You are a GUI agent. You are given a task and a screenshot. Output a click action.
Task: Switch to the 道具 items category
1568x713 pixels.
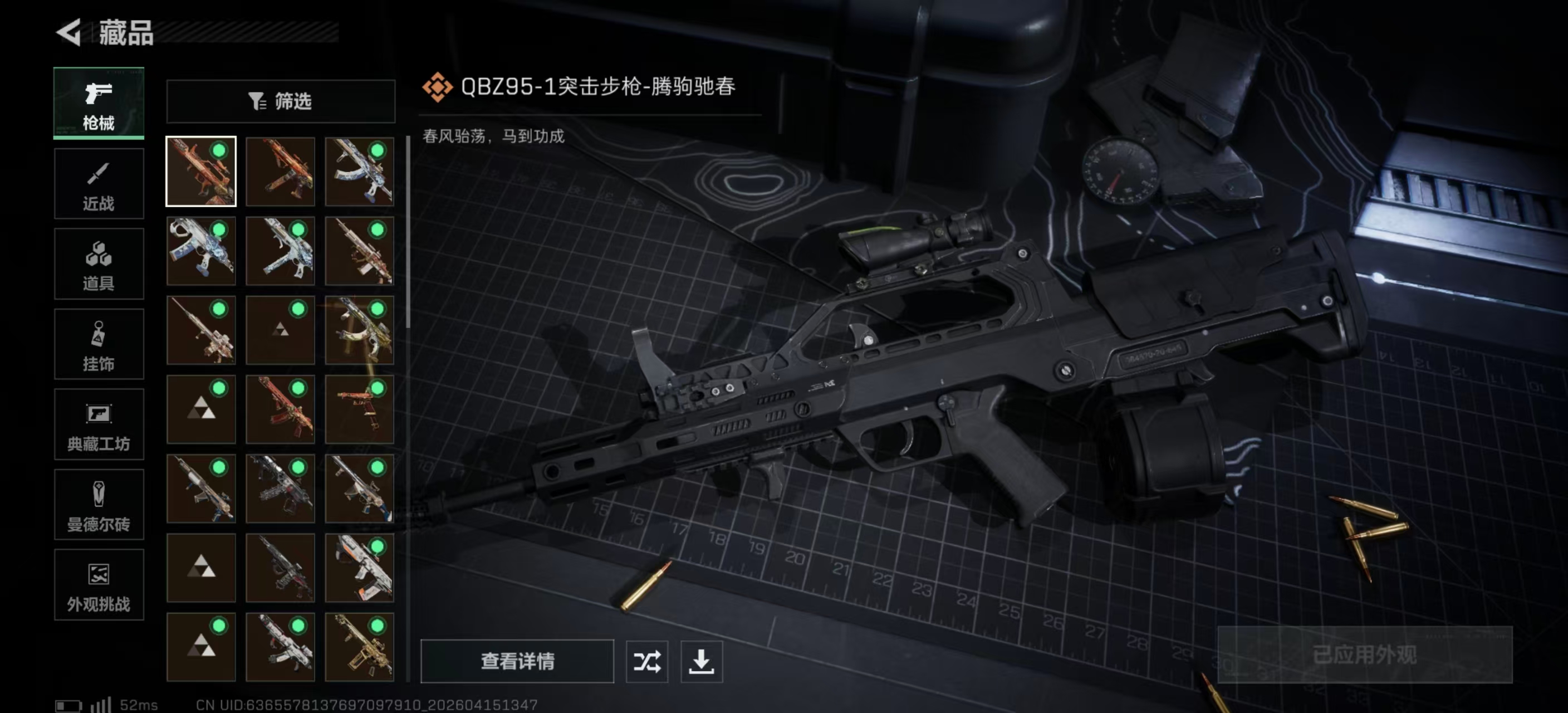pos(99,264)
